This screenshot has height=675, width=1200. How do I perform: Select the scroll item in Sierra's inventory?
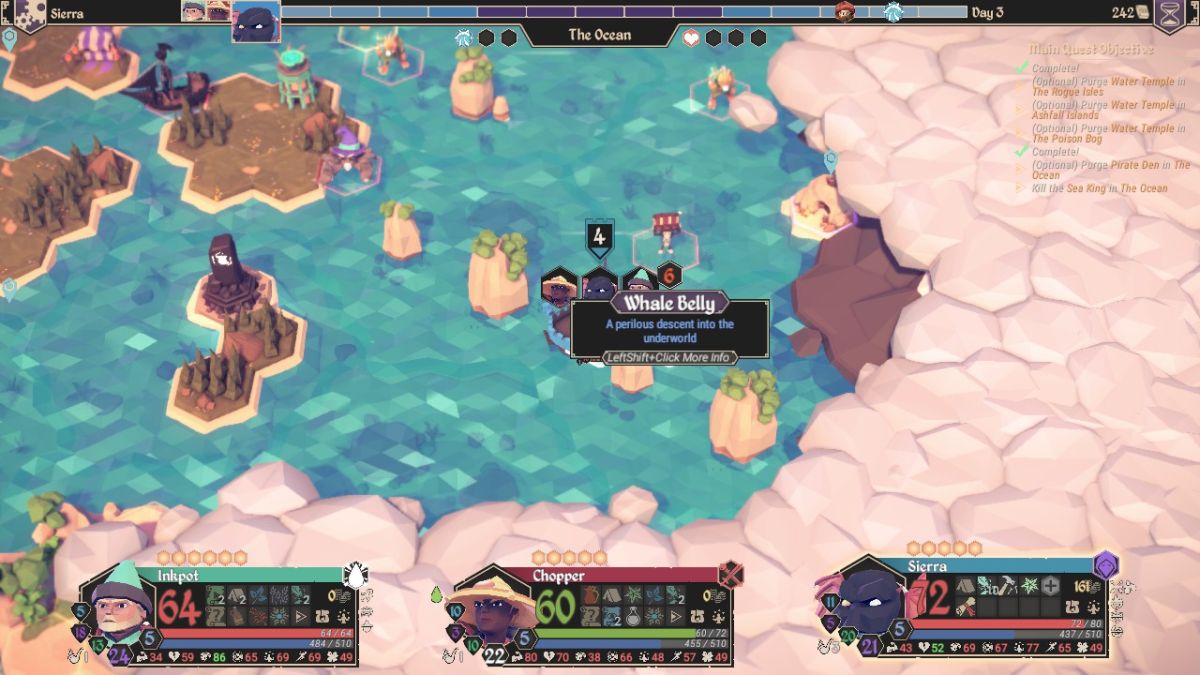click(x=965, y=606)
